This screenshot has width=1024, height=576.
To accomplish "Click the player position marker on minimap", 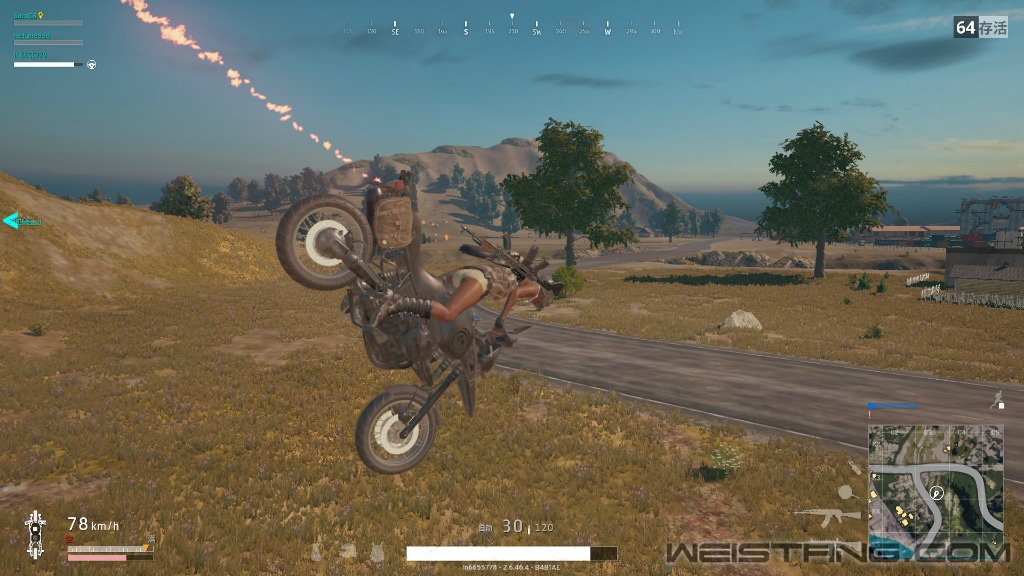I will pyautogui.click(x=936, y=493).
